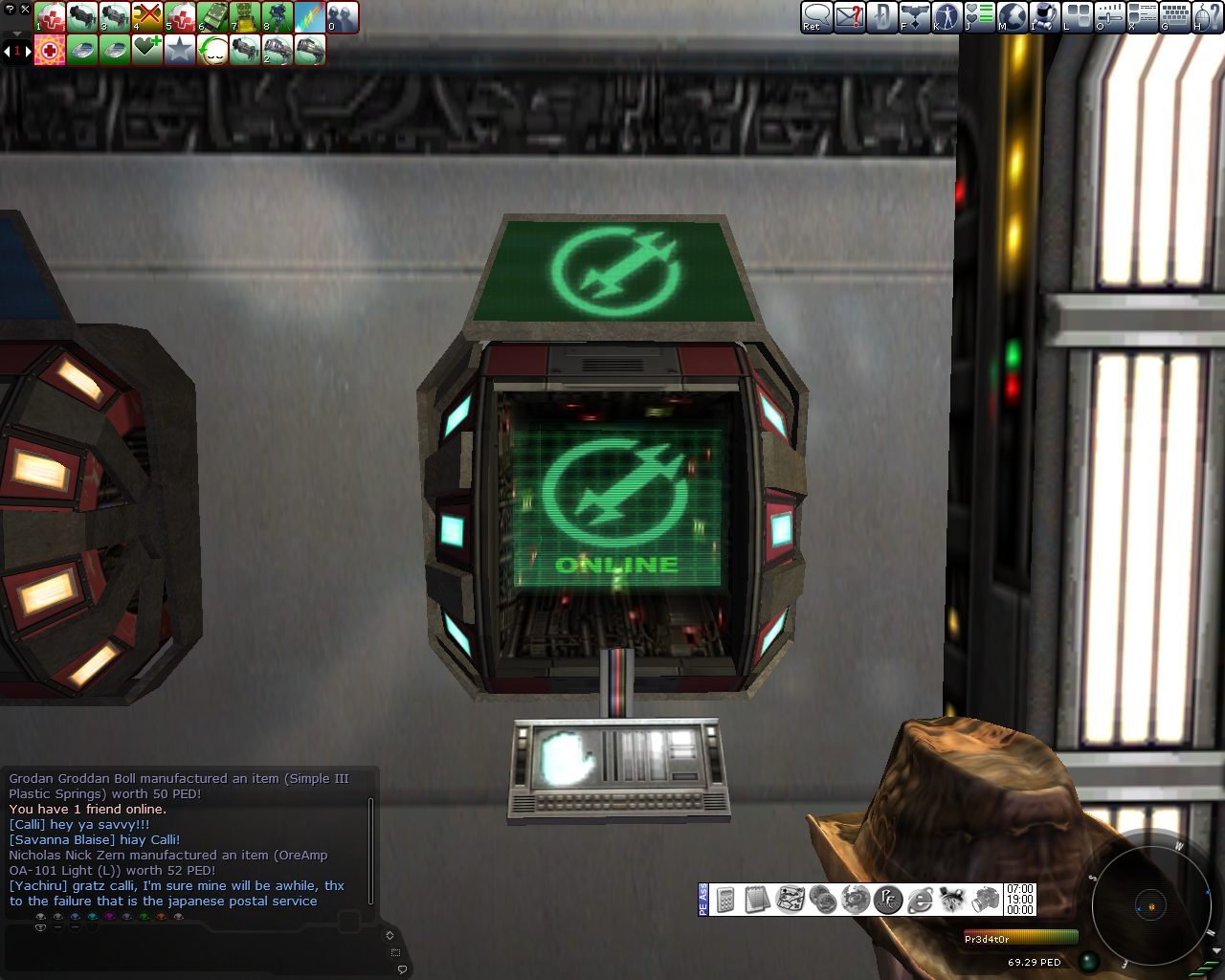Select the medkit in hotbar slot 1

pos(50,17)
